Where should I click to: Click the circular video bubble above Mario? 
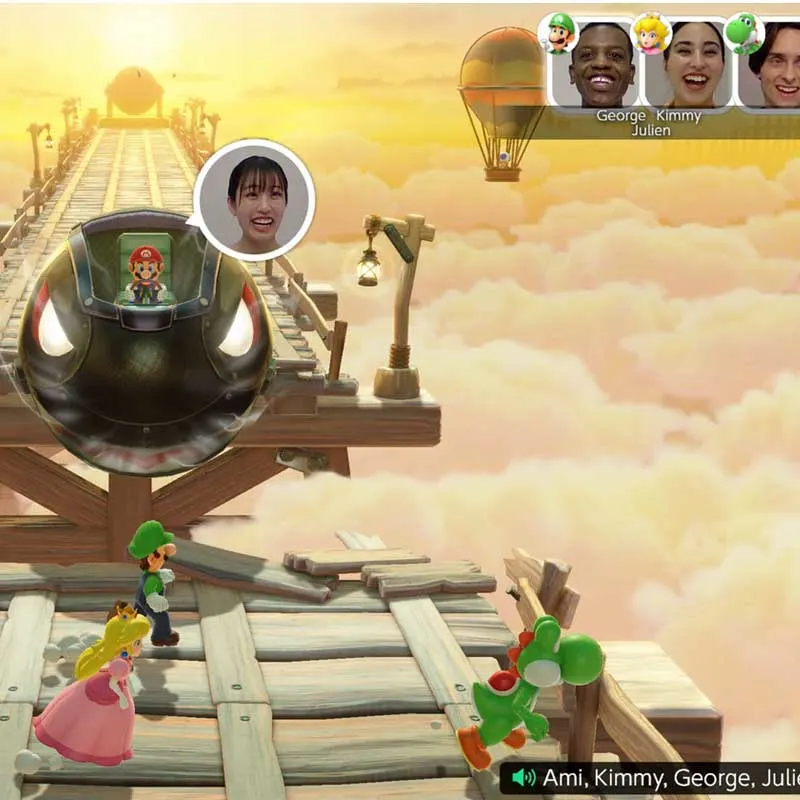254,199
